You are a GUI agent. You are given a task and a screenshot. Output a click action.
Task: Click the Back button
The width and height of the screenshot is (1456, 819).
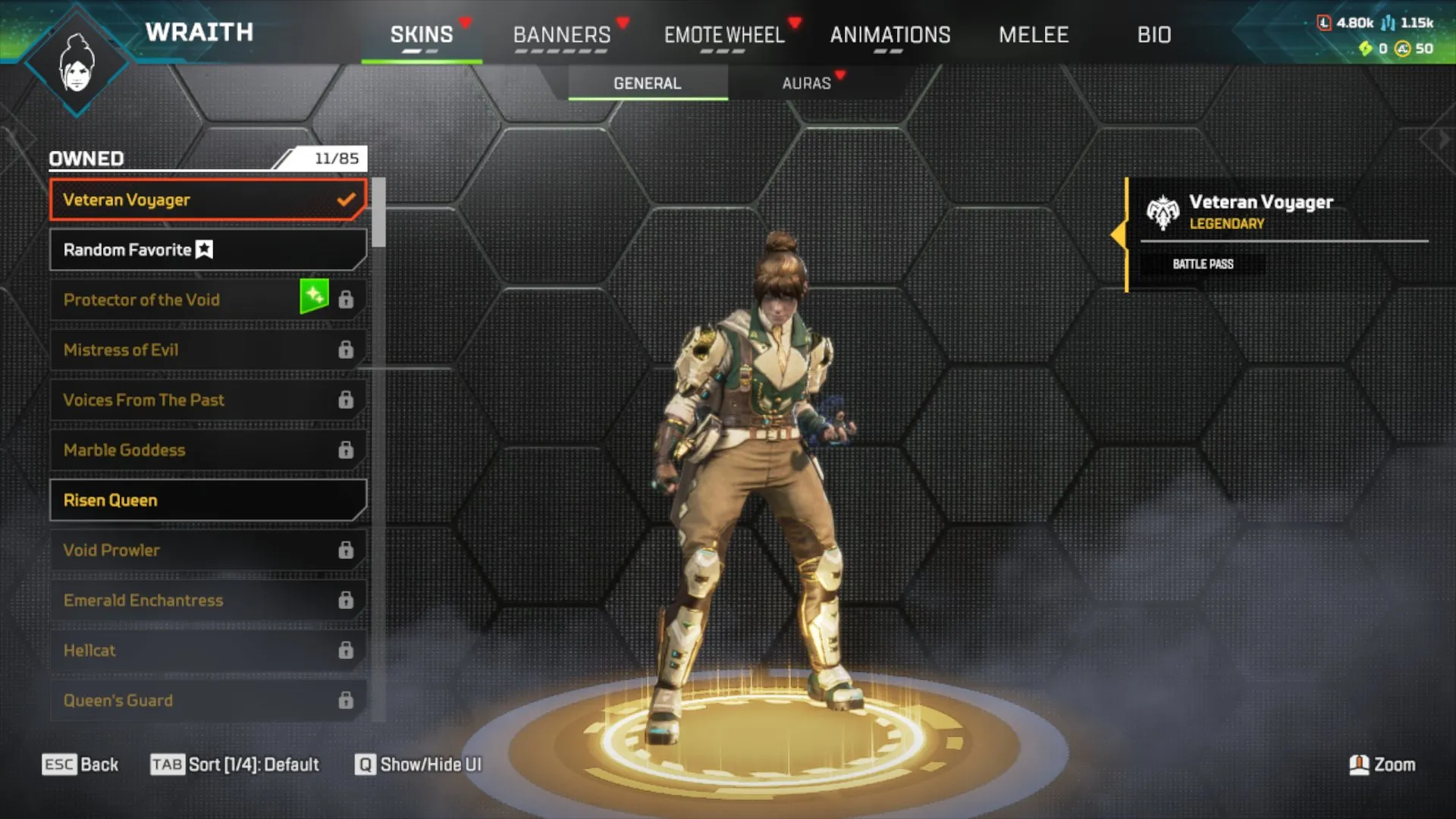coord(80,764)
